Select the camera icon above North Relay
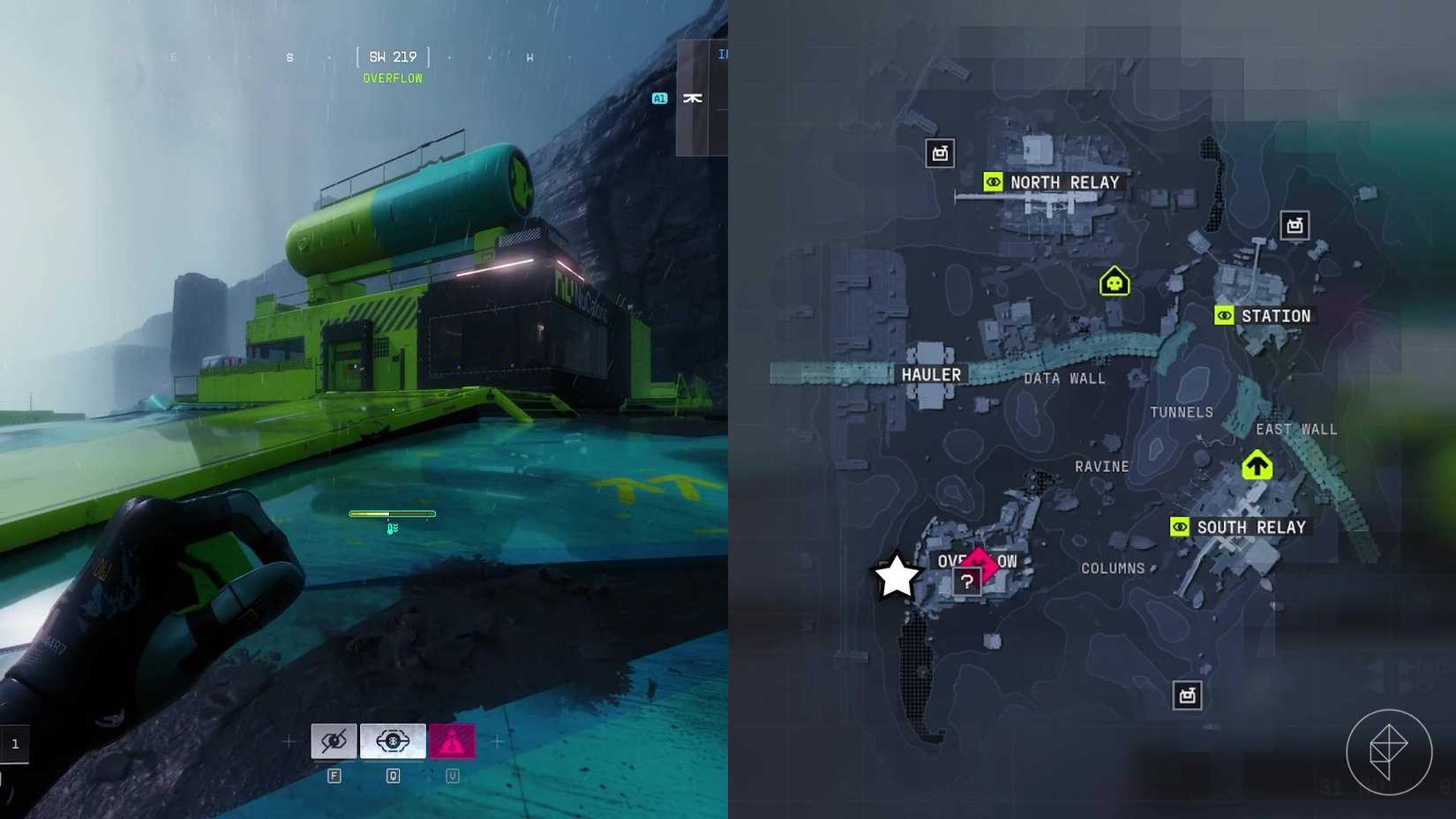This screenshot has width=1456, height=819. (939, 152)
